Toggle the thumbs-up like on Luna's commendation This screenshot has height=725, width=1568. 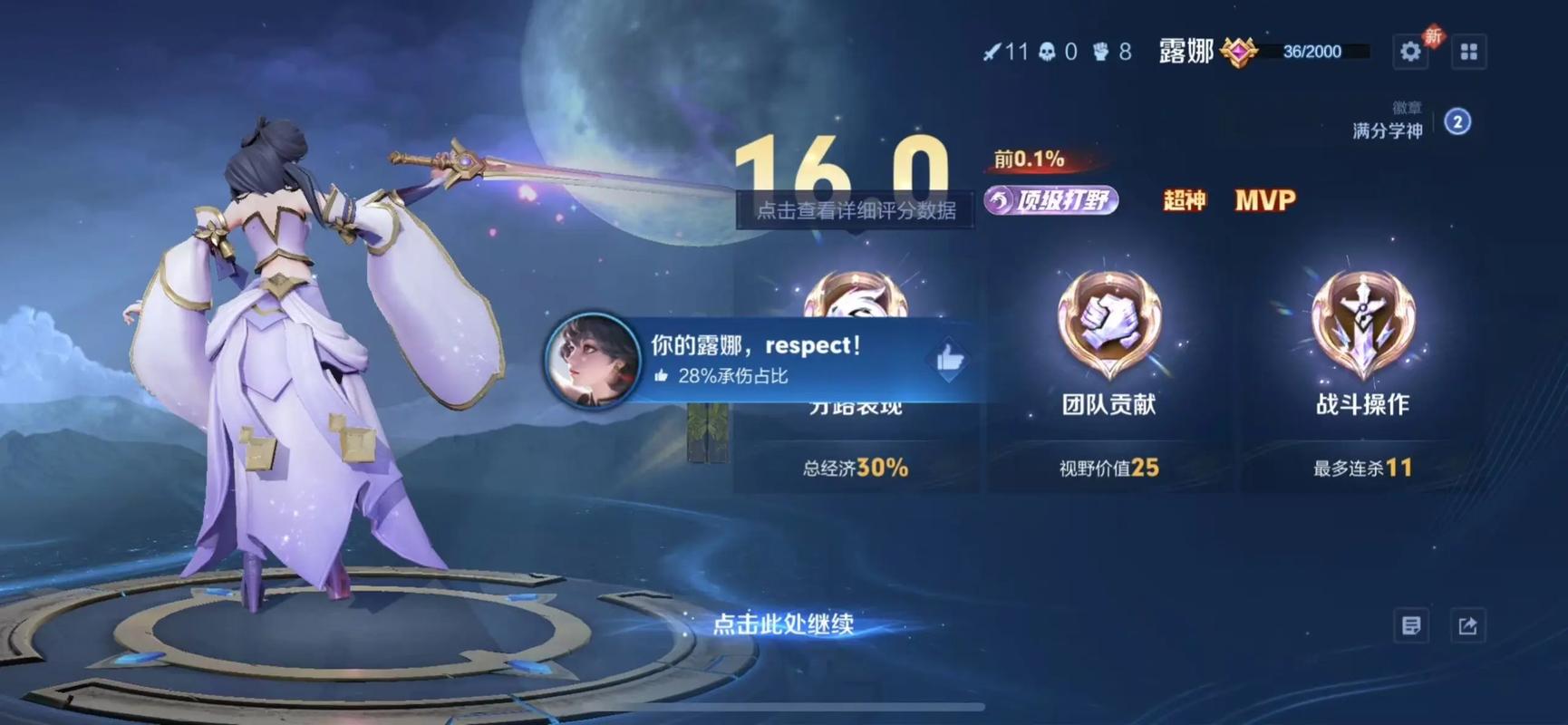point(948,359)
